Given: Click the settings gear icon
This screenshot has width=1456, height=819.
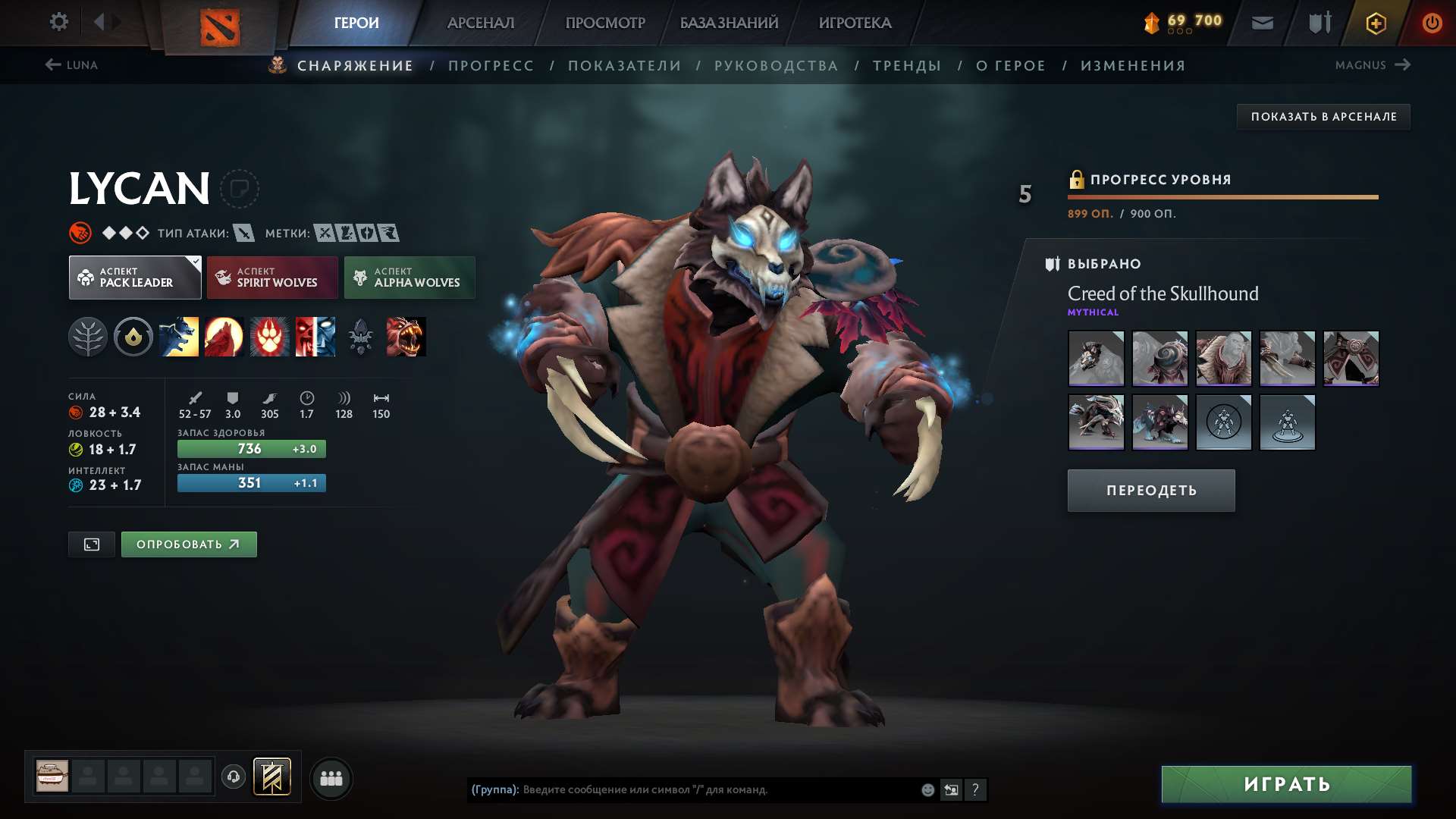Looking at the screenshot, I should (x=58, y=22).
